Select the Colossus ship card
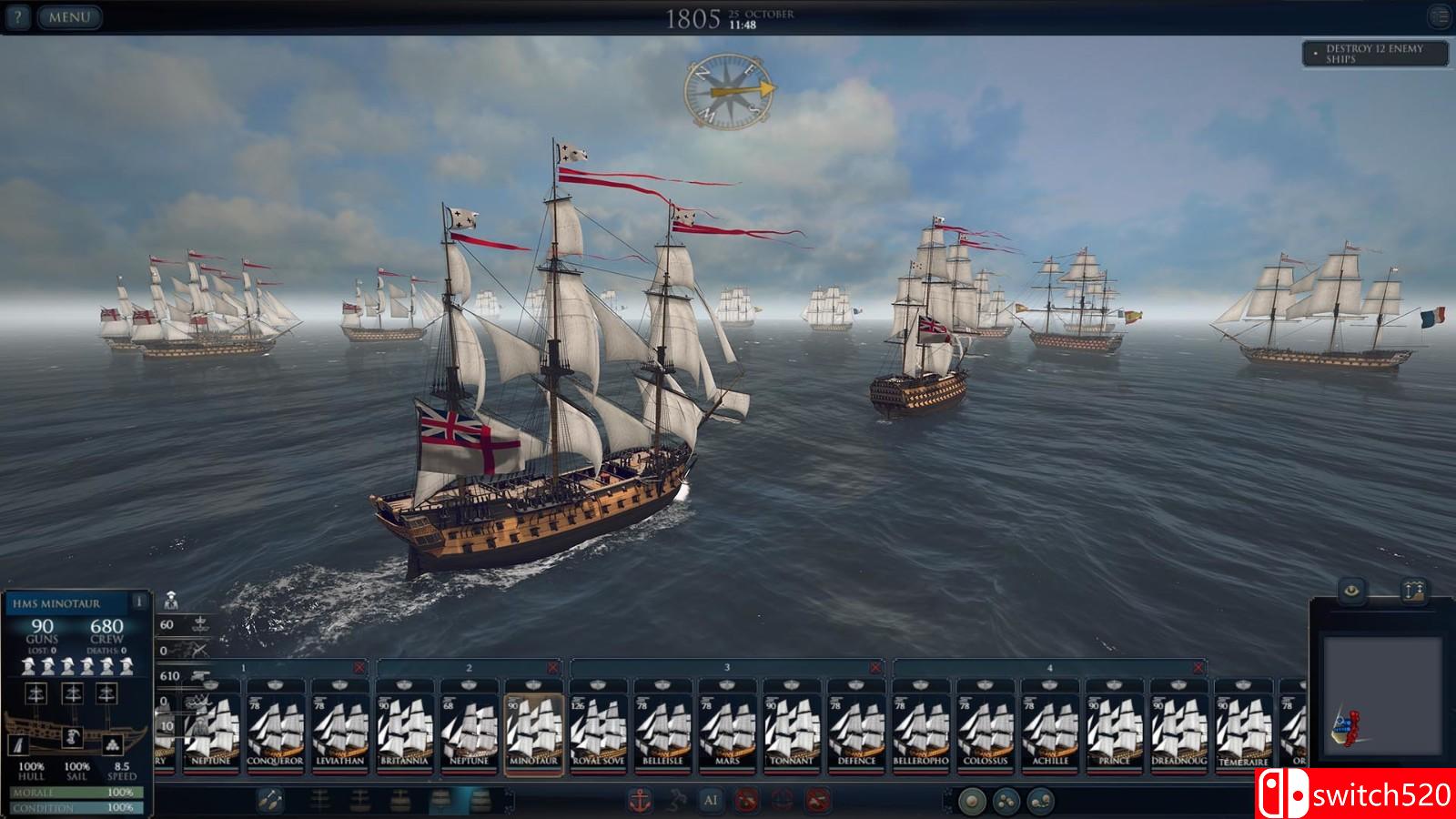The image size is (1456, 819). coord(986,728)
